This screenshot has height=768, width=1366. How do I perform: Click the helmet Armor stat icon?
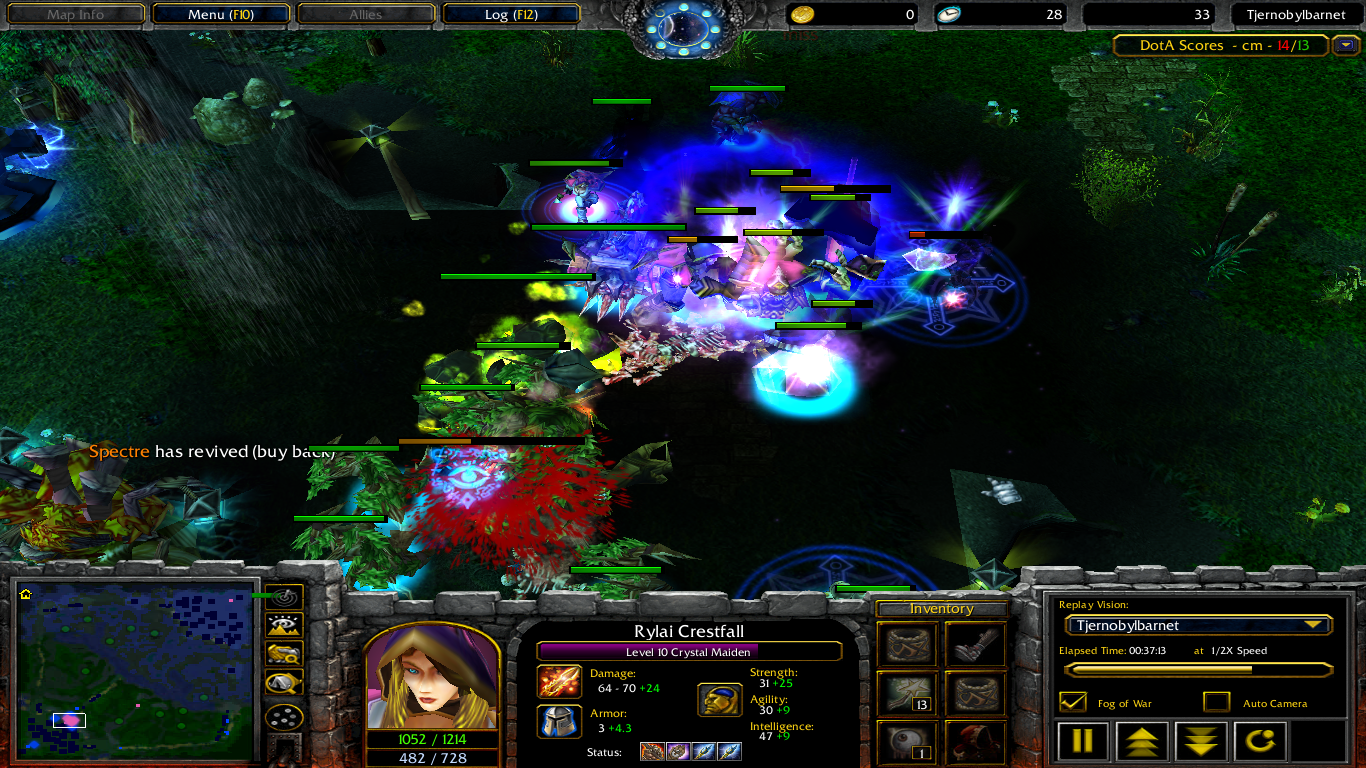click(x=558, y=722)
